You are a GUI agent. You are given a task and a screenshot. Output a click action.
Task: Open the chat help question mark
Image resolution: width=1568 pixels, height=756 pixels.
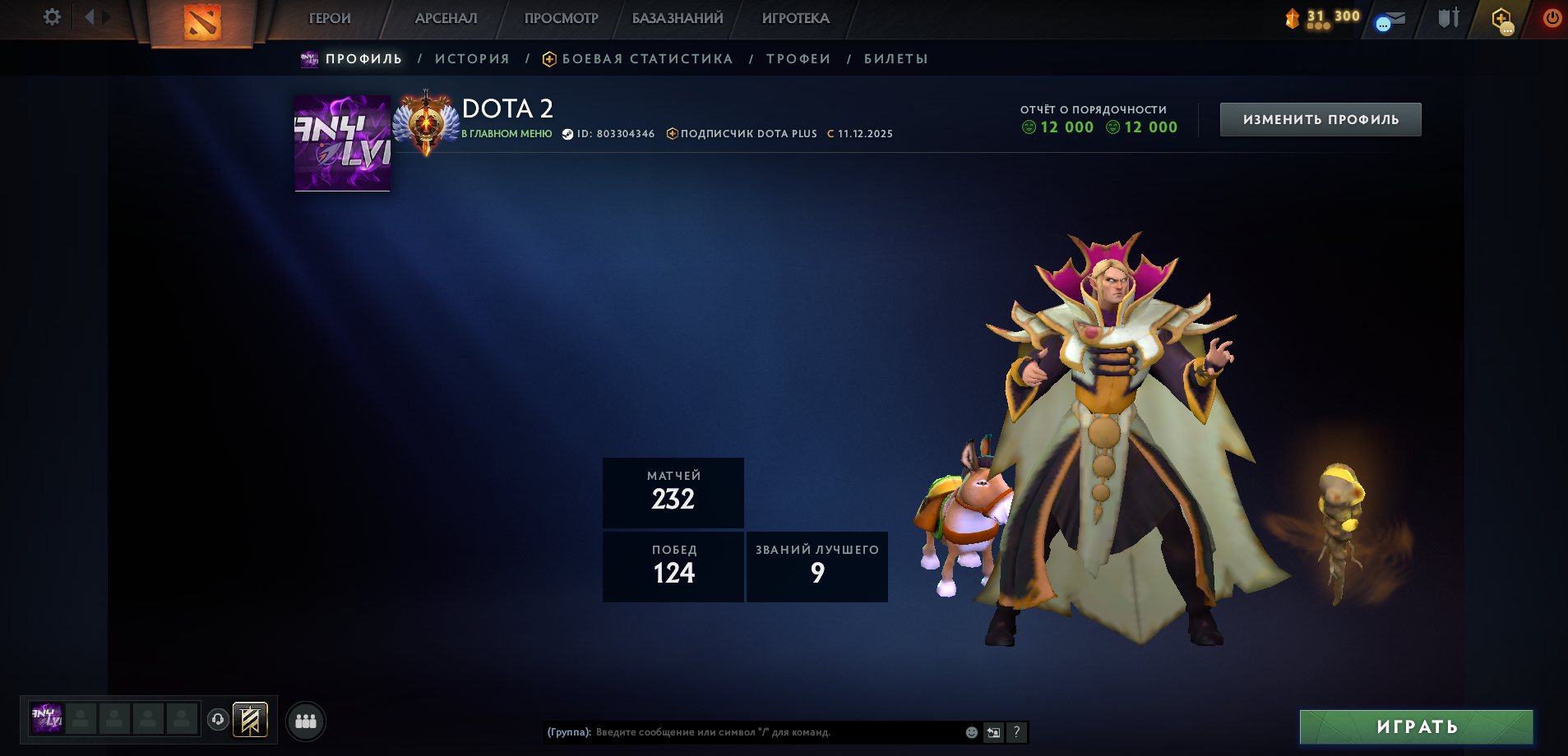point(1016,732)
